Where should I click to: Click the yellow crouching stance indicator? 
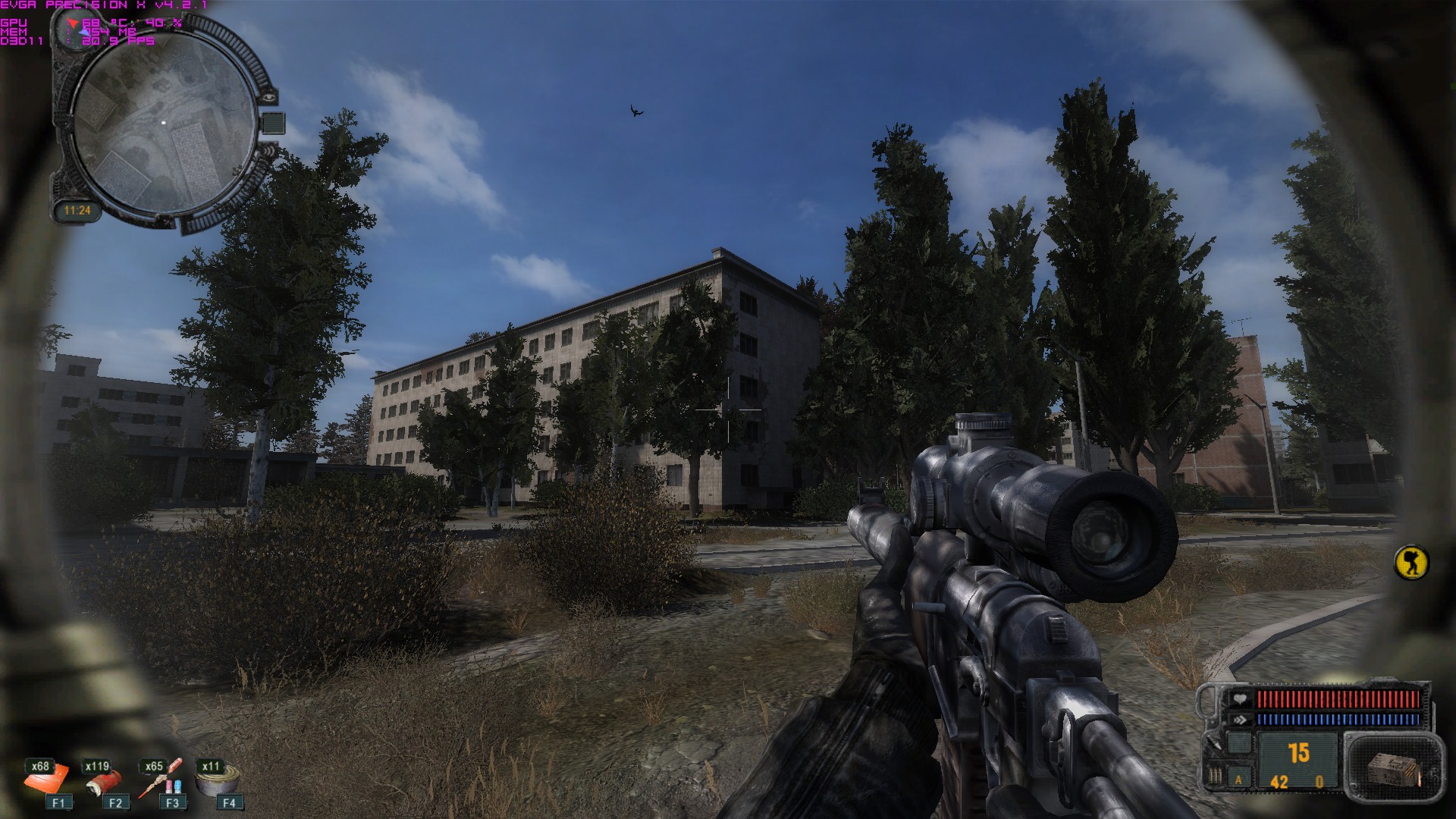point(1410,563)
